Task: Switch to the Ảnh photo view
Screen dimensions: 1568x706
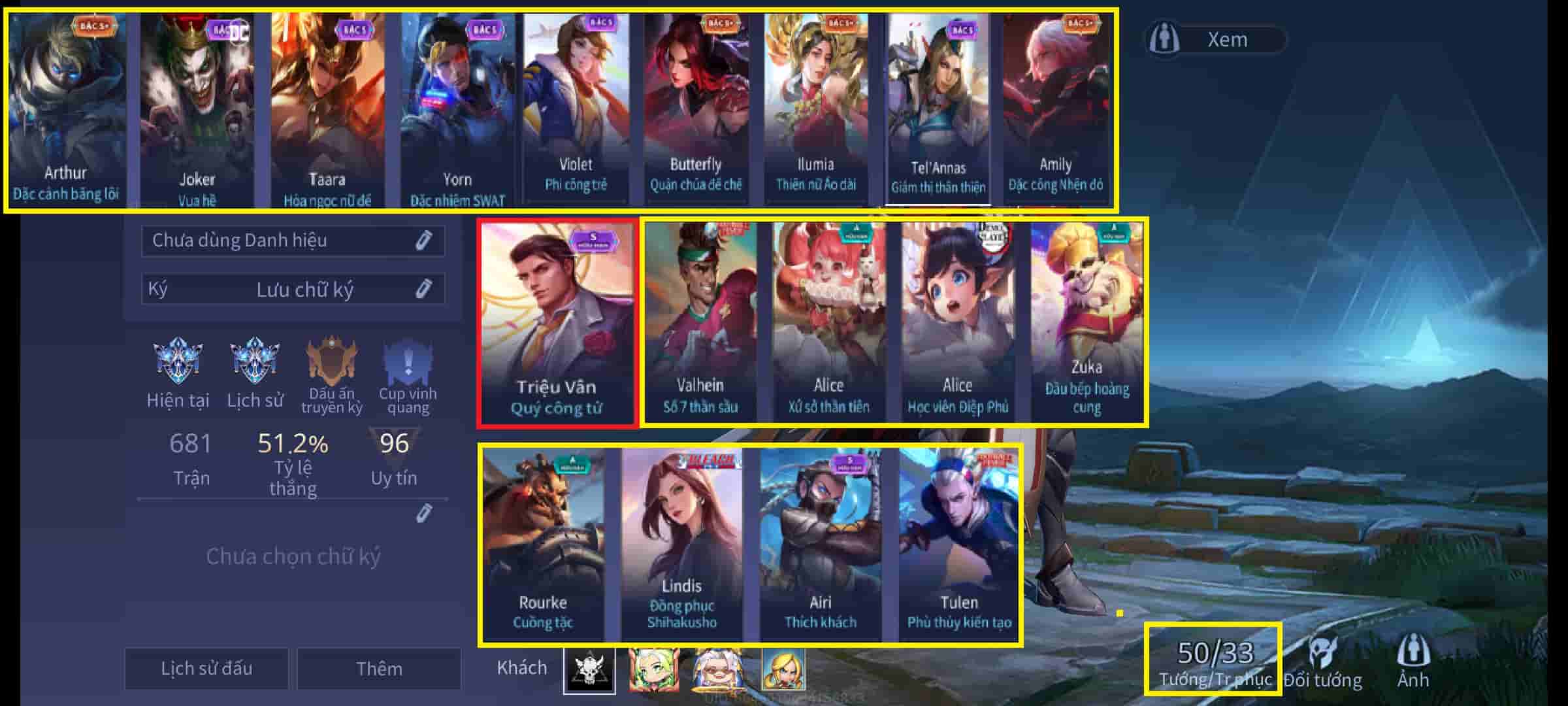Action: (x=1413, y=662)
